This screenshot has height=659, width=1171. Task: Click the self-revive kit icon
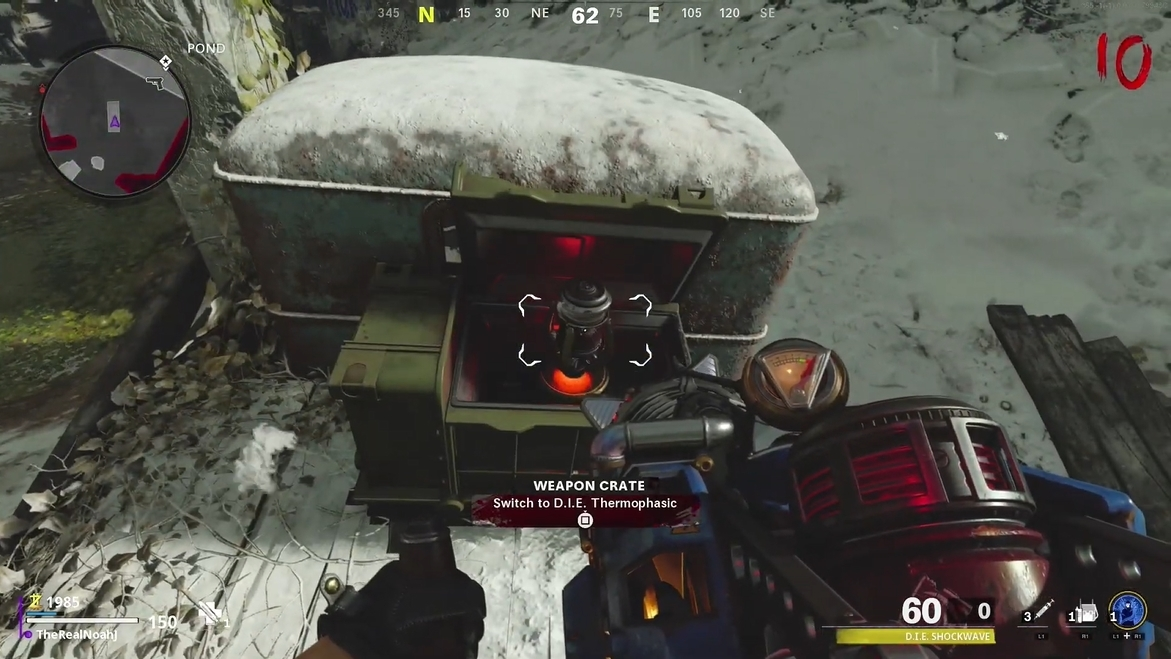211,614
